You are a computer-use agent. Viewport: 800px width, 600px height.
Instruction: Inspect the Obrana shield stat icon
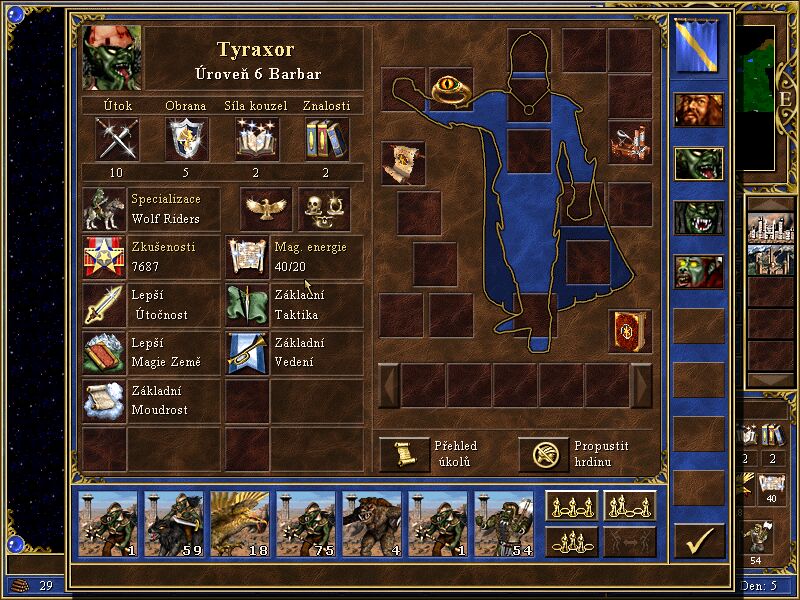pos(186,138)
